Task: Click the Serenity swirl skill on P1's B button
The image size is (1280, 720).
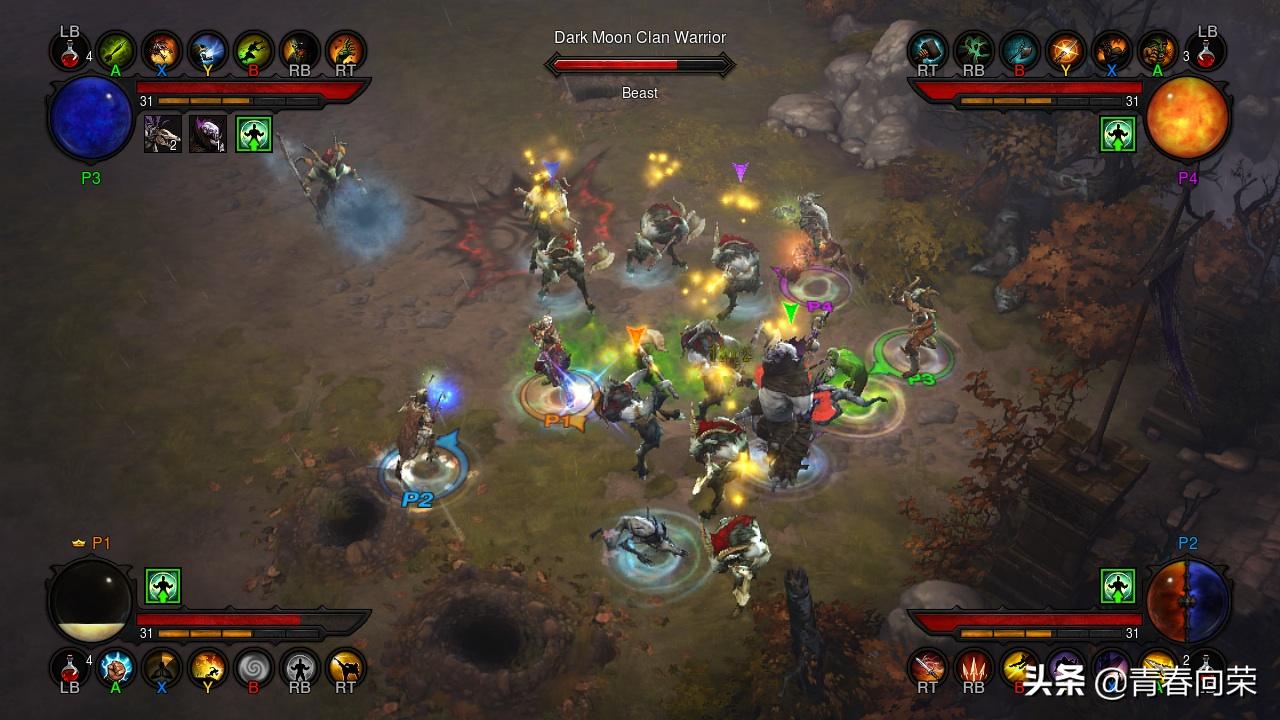Action: (x=253, y=670)
